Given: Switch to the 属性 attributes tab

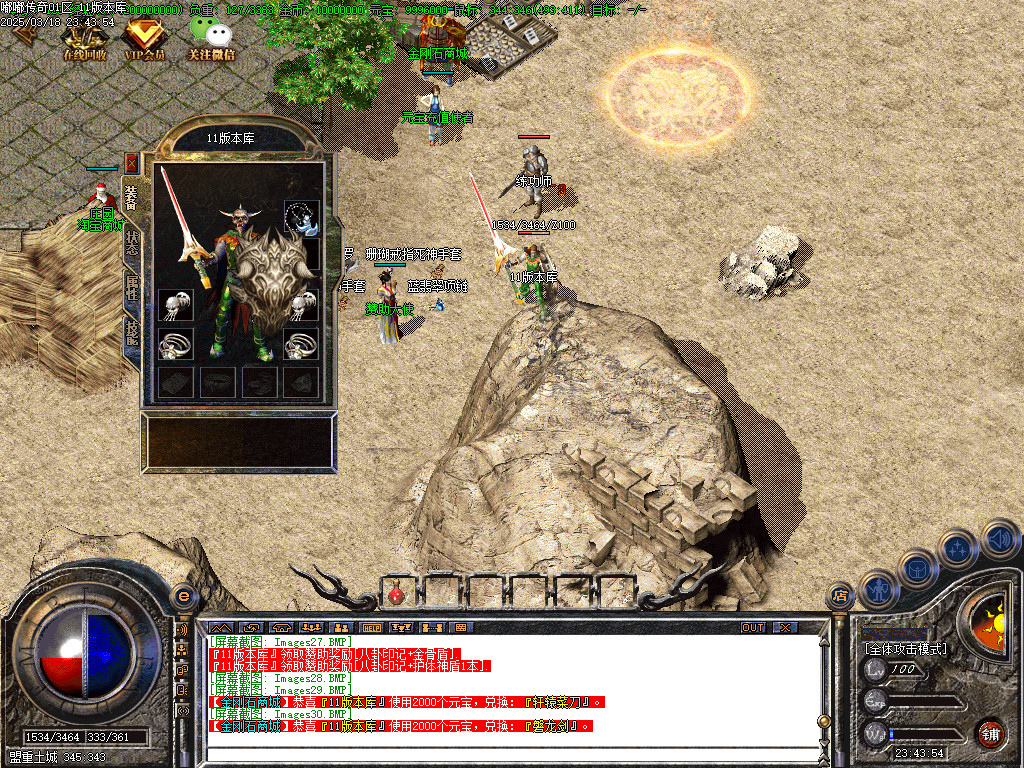Looking at the screenshot, I should coord(132,288).
